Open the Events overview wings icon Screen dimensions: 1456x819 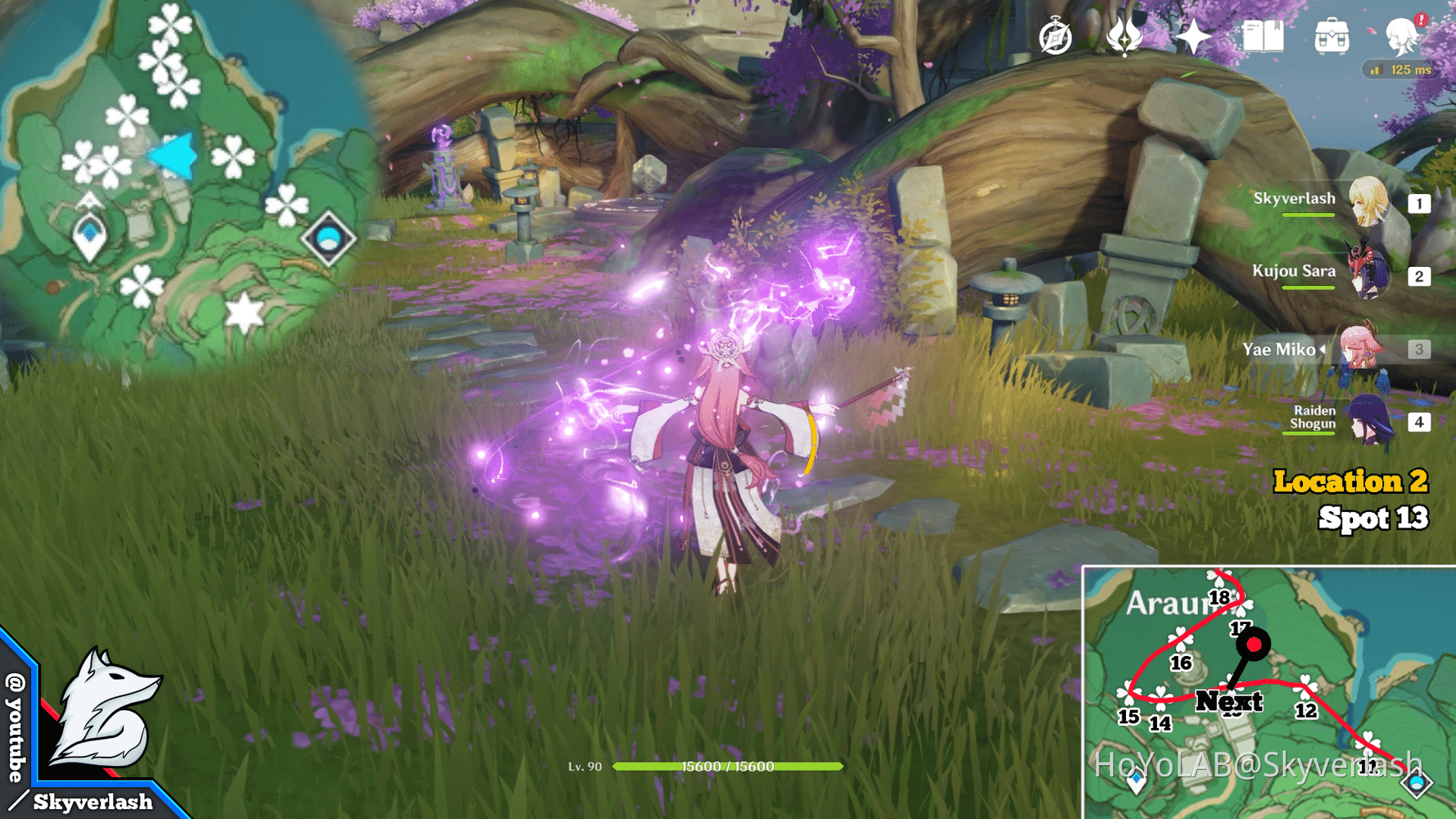point(1126,37)
